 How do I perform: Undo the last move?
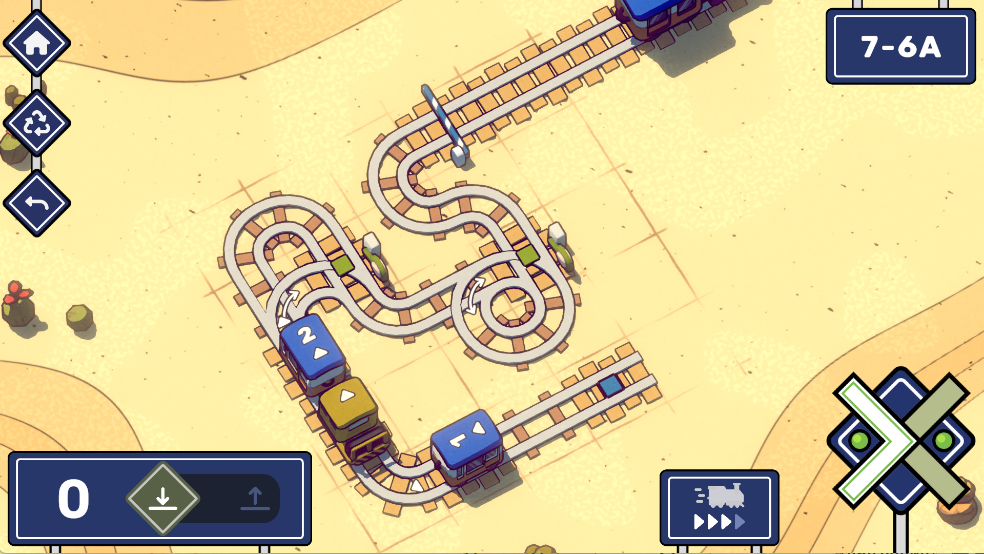(37, 203)
